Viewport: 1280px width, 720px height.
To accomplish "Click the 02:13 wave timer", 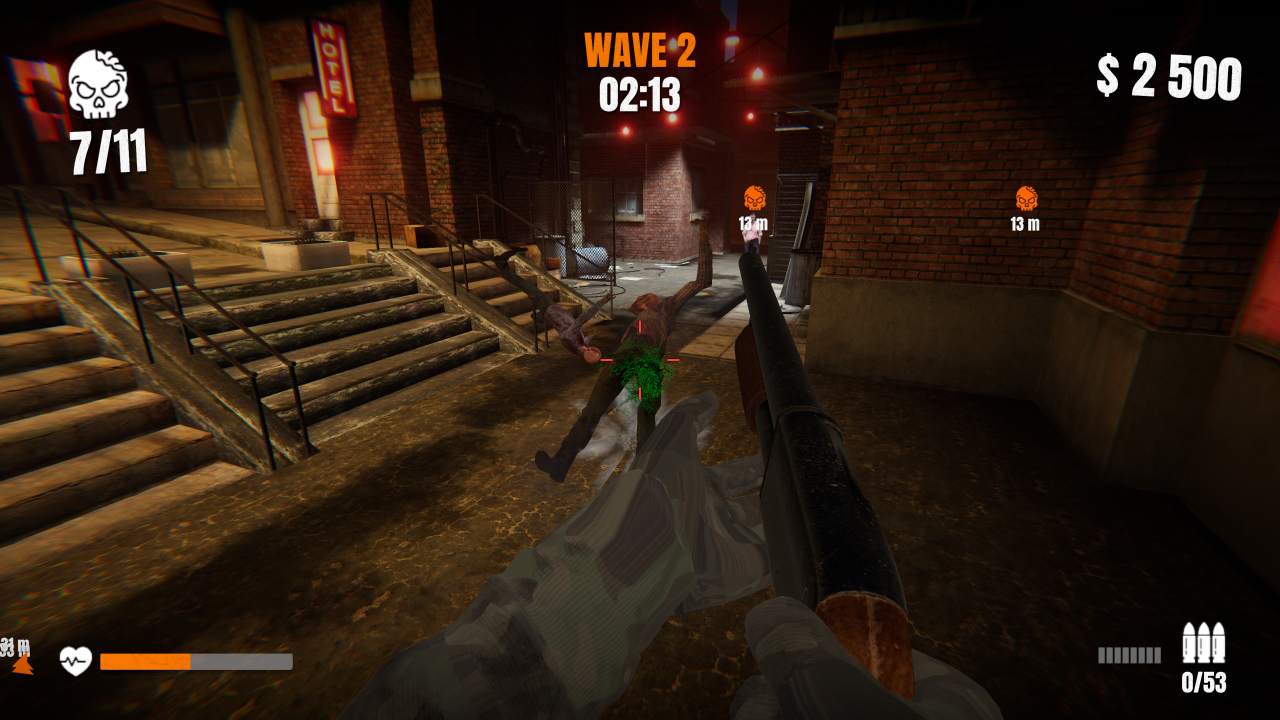I will pos(640,96).
